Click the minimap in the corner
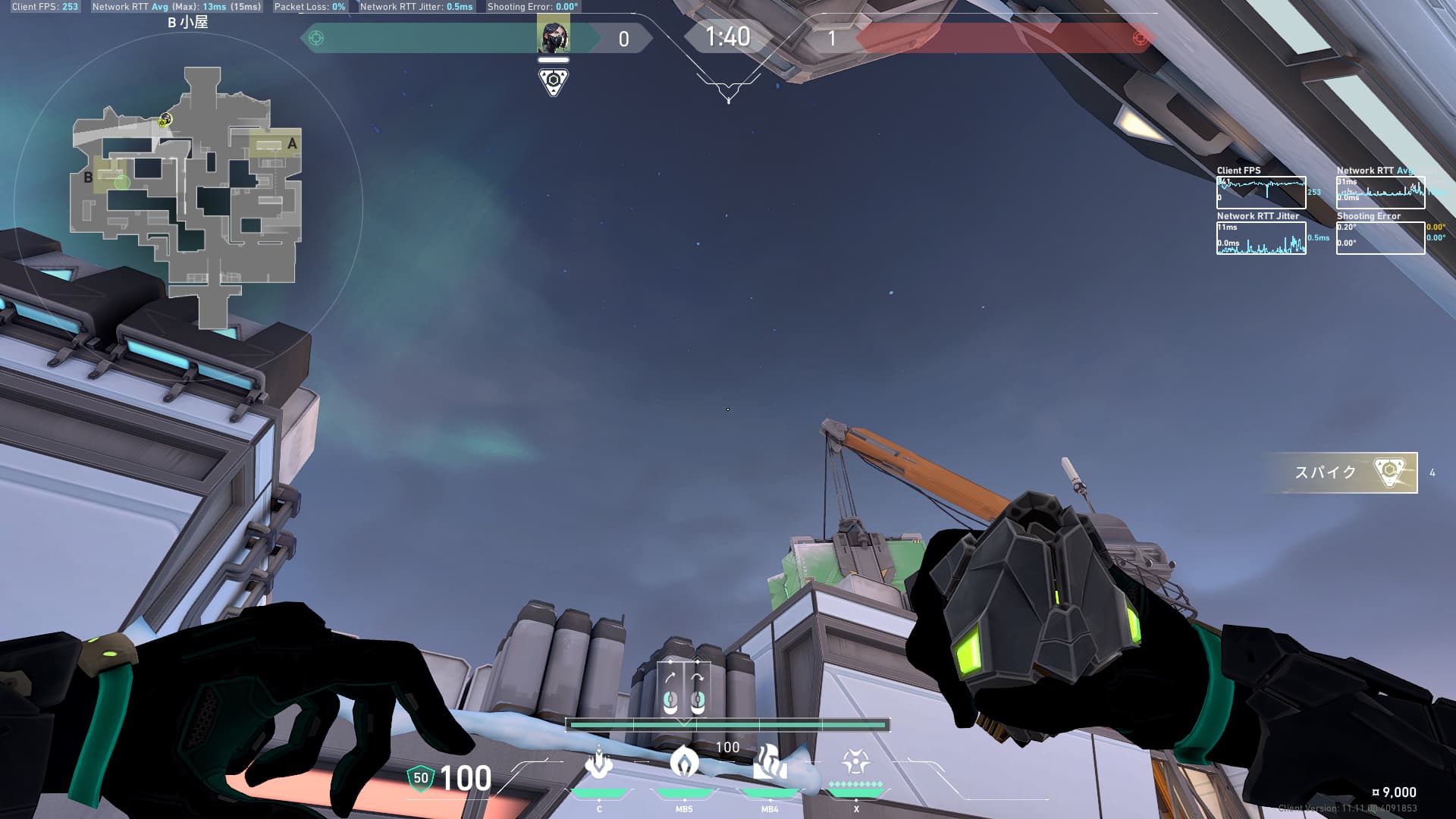Screen dimensions: 1456x819 point(187,197)
